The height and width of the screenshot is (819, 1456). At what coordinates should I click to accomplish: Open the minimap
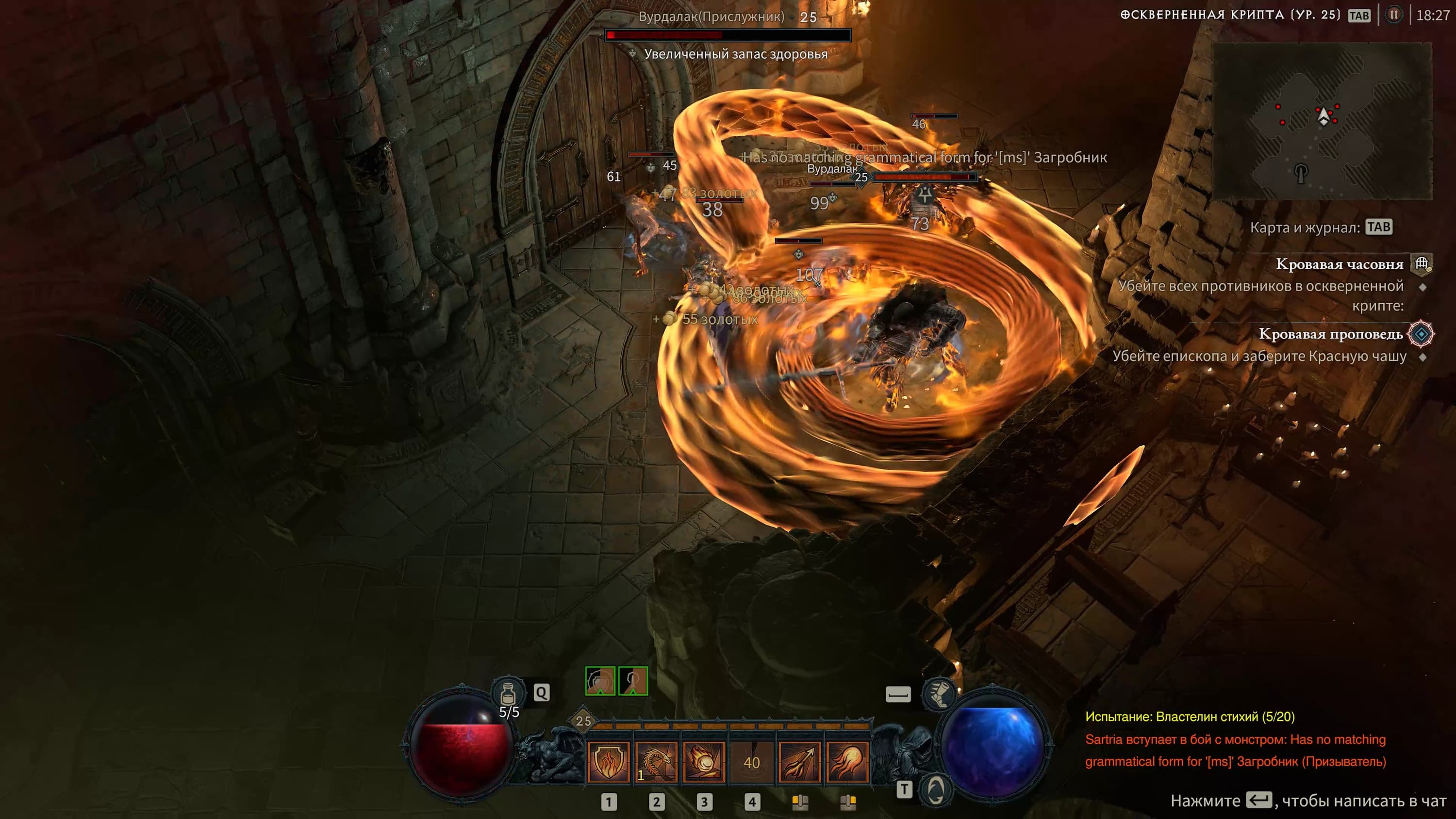click(1323, 121)
